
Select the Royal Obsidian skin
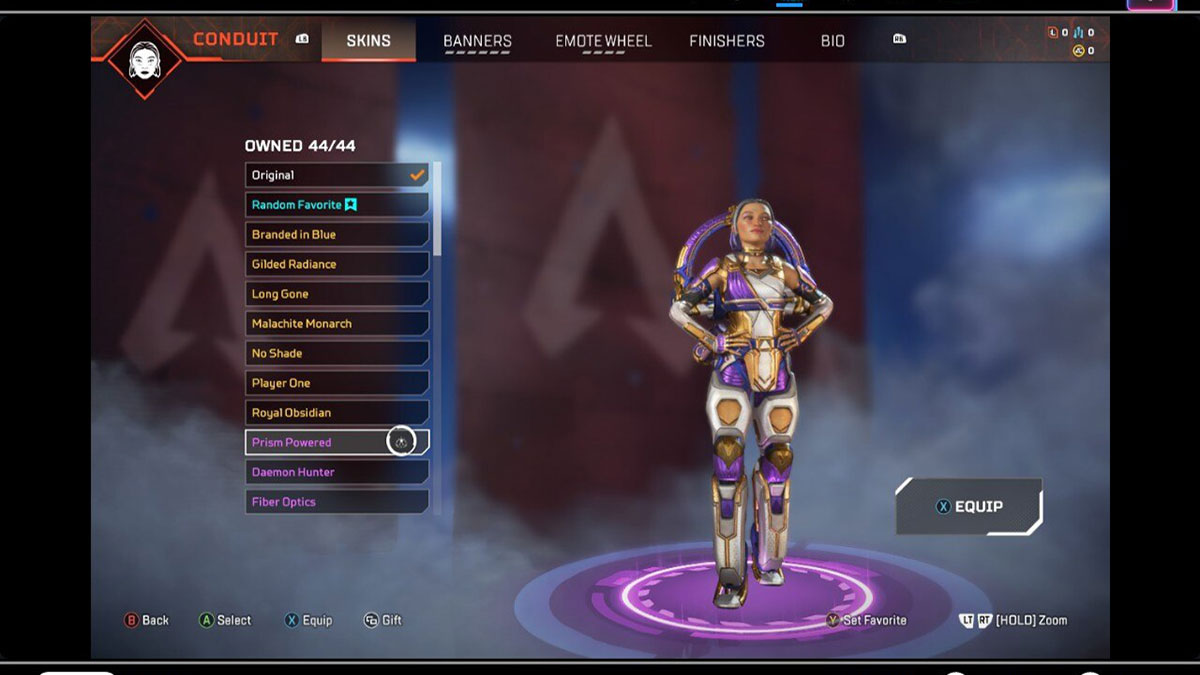pyautogui.click(x=337, y=412)
